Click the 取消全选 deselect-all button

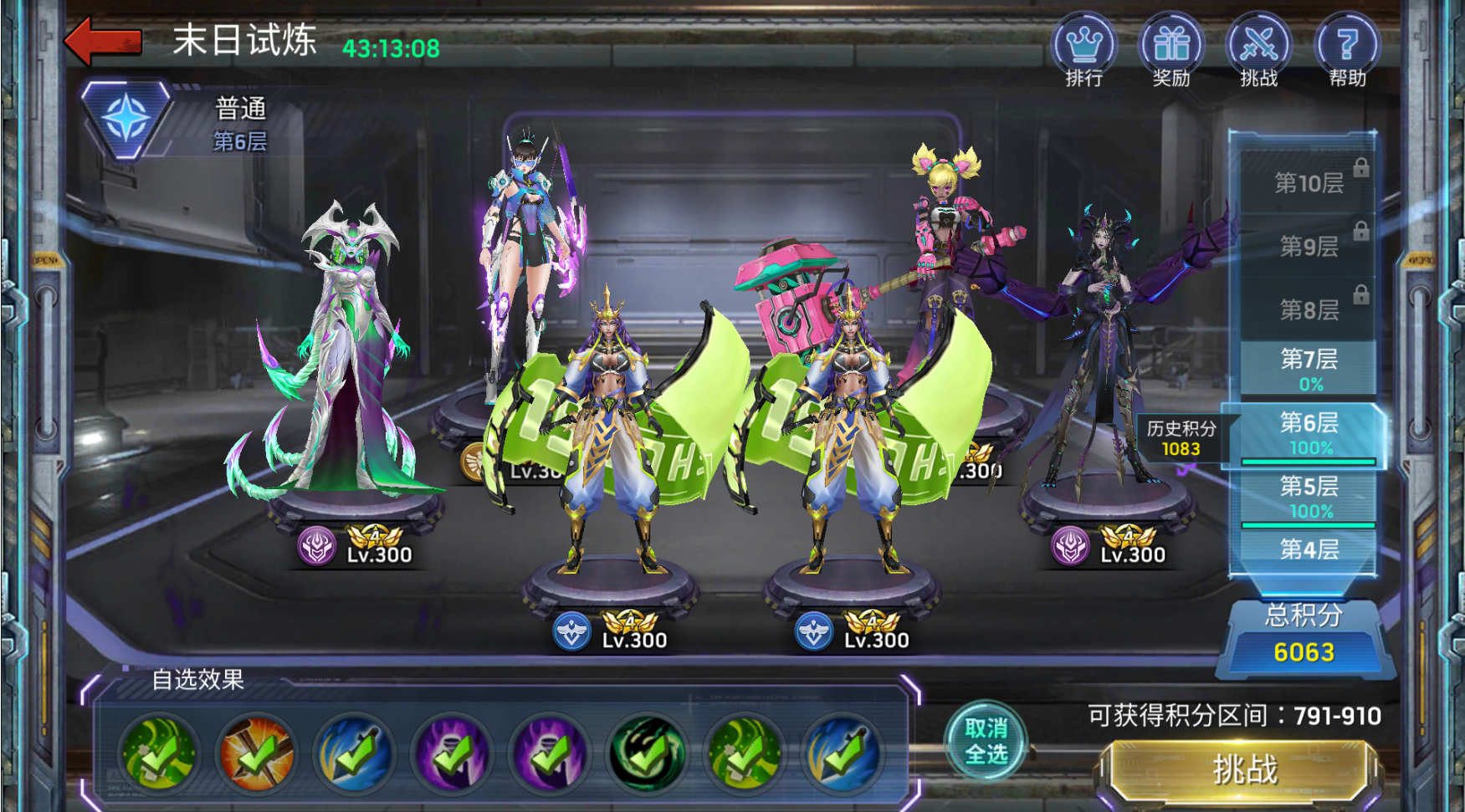coord(986,741)
